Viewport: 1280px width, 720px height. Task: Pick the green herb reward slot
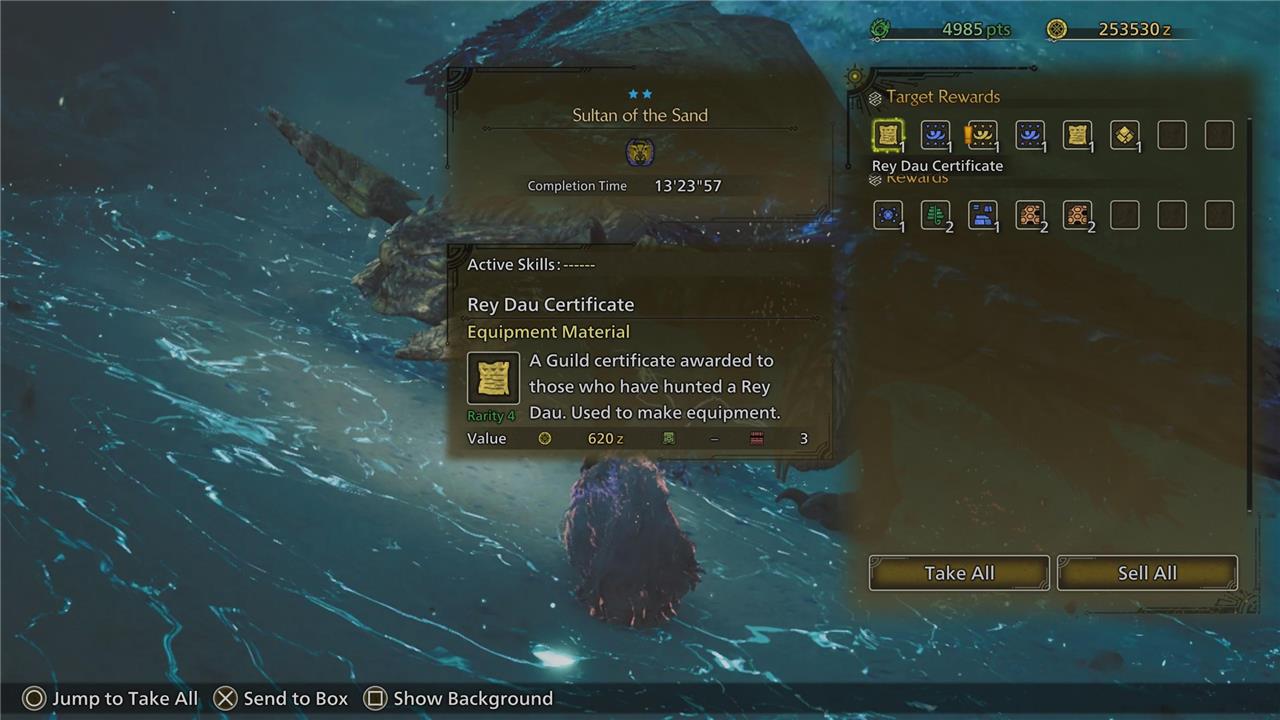pyautogui.click(x=935, y=215)
